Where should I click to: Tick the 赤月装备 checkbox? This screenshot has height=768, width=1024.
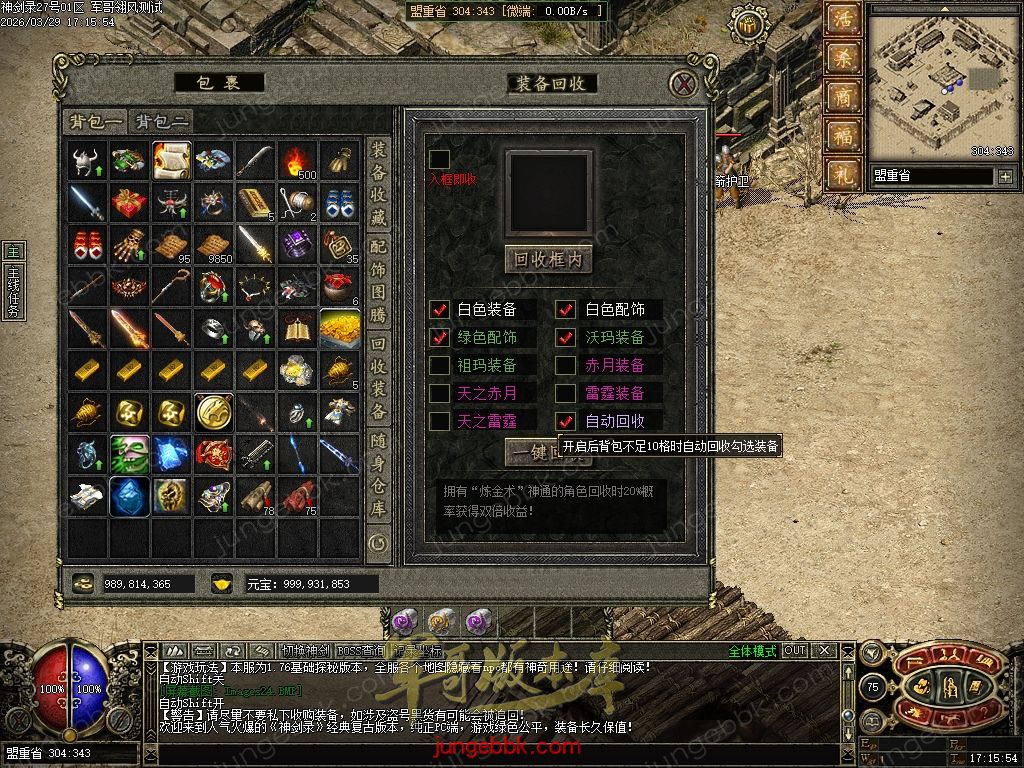tap(566, 366)
